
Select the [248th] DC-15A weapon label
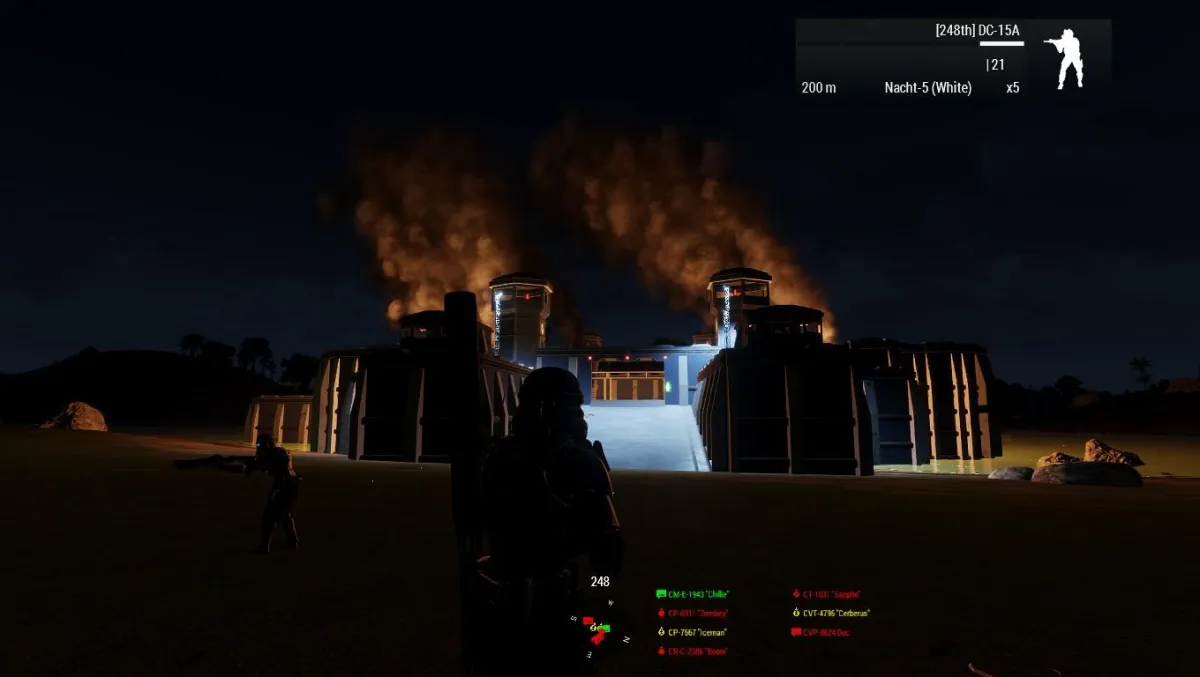(977, 31)
